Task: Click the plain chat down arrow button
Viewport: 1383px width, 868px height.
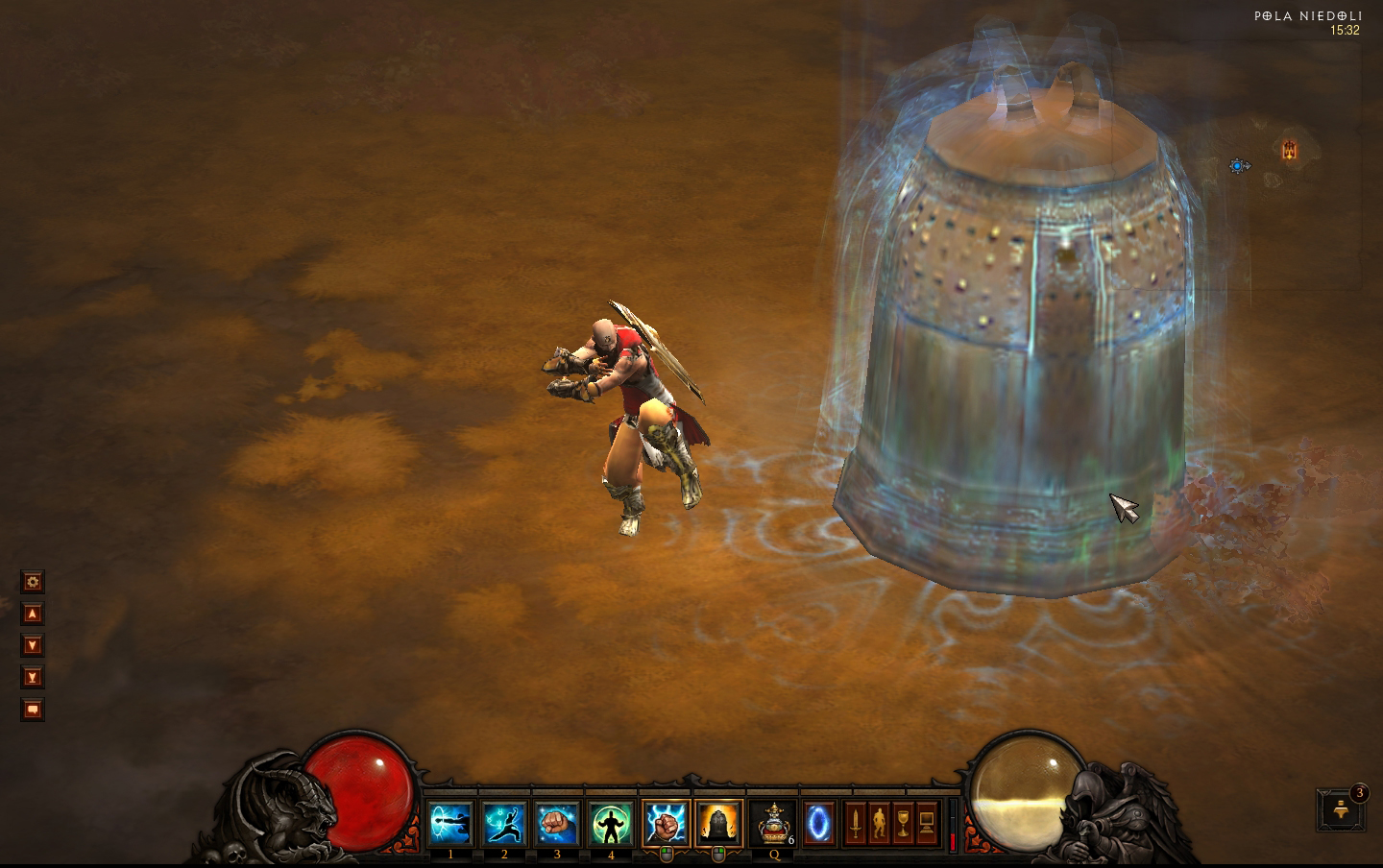Action: click(33, 645)
